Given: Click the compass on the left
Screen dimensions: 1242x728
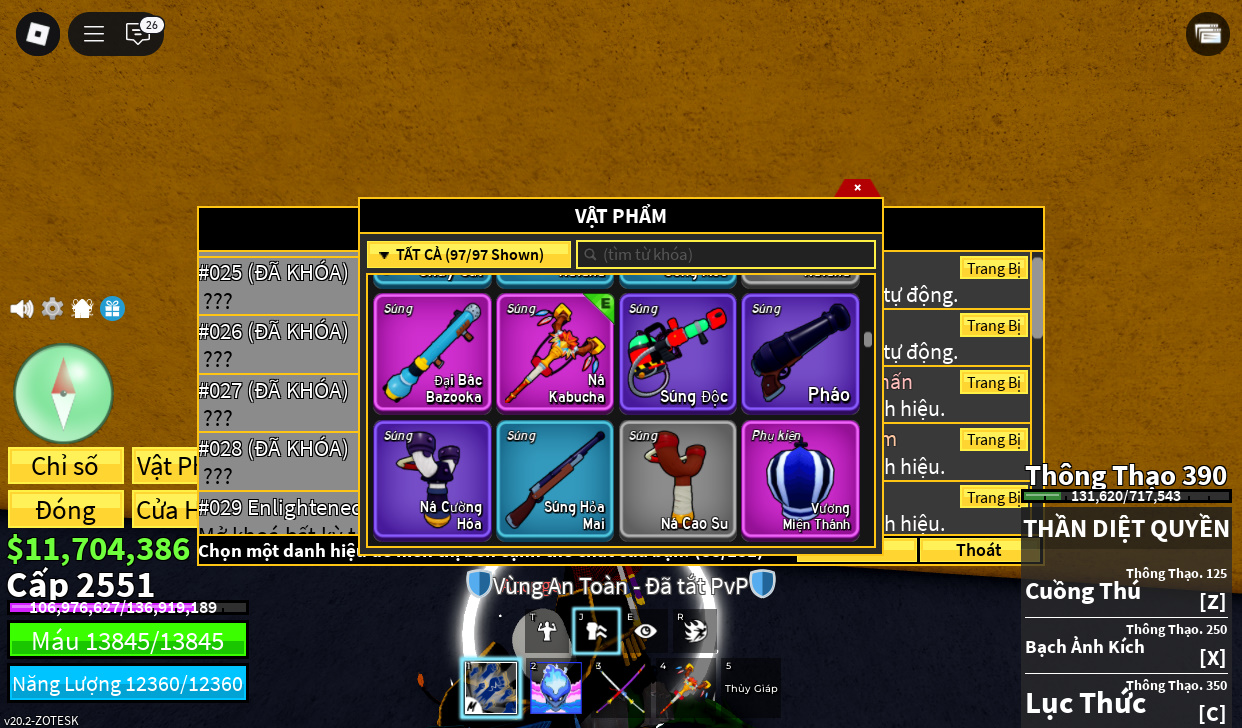Looking at the screenshot, I should (63, 393).
